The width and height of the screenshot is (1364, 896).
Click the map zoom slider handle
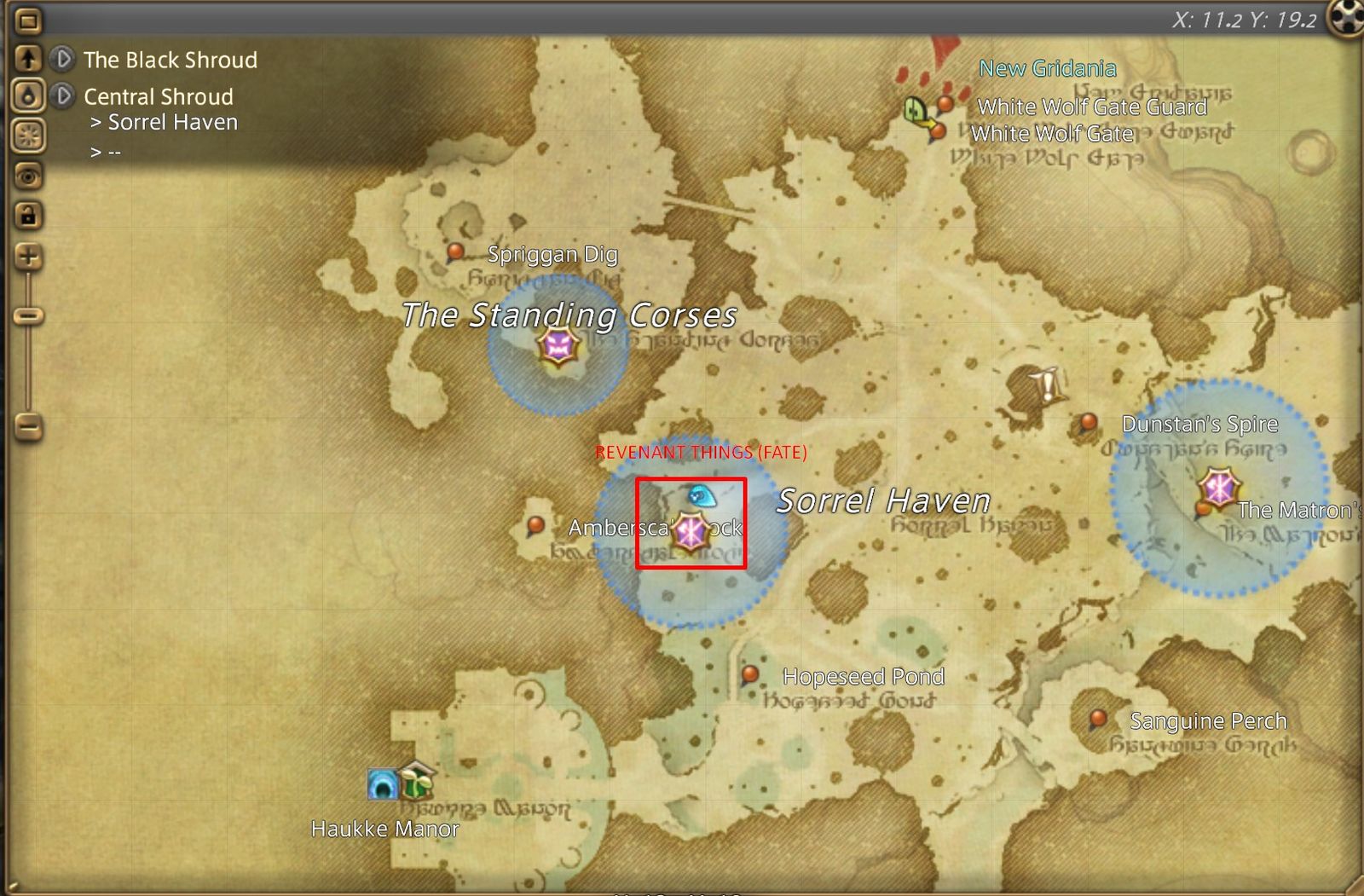click(x=28, y=316)
